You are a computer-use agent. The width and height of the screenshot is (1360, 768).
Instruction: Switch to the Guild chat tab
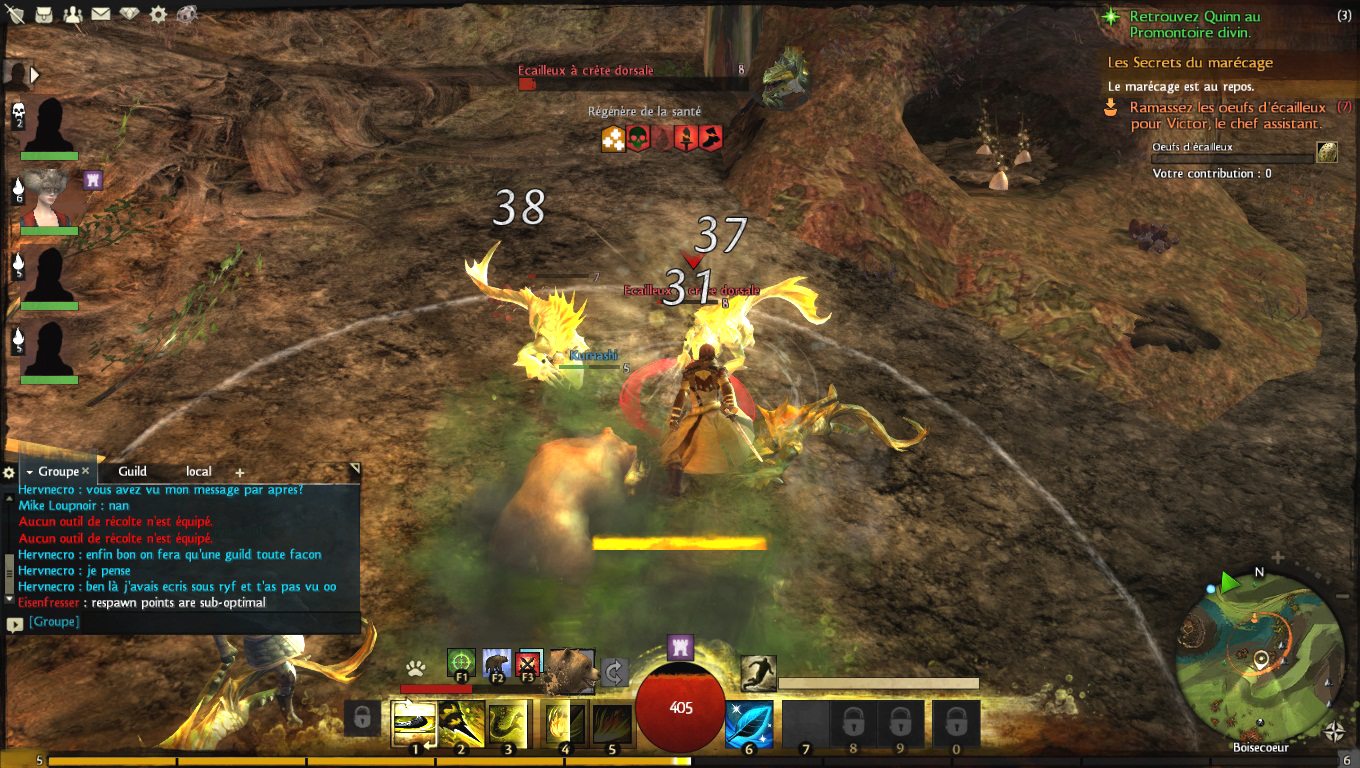pyautogui.click(x=132, y=471)
